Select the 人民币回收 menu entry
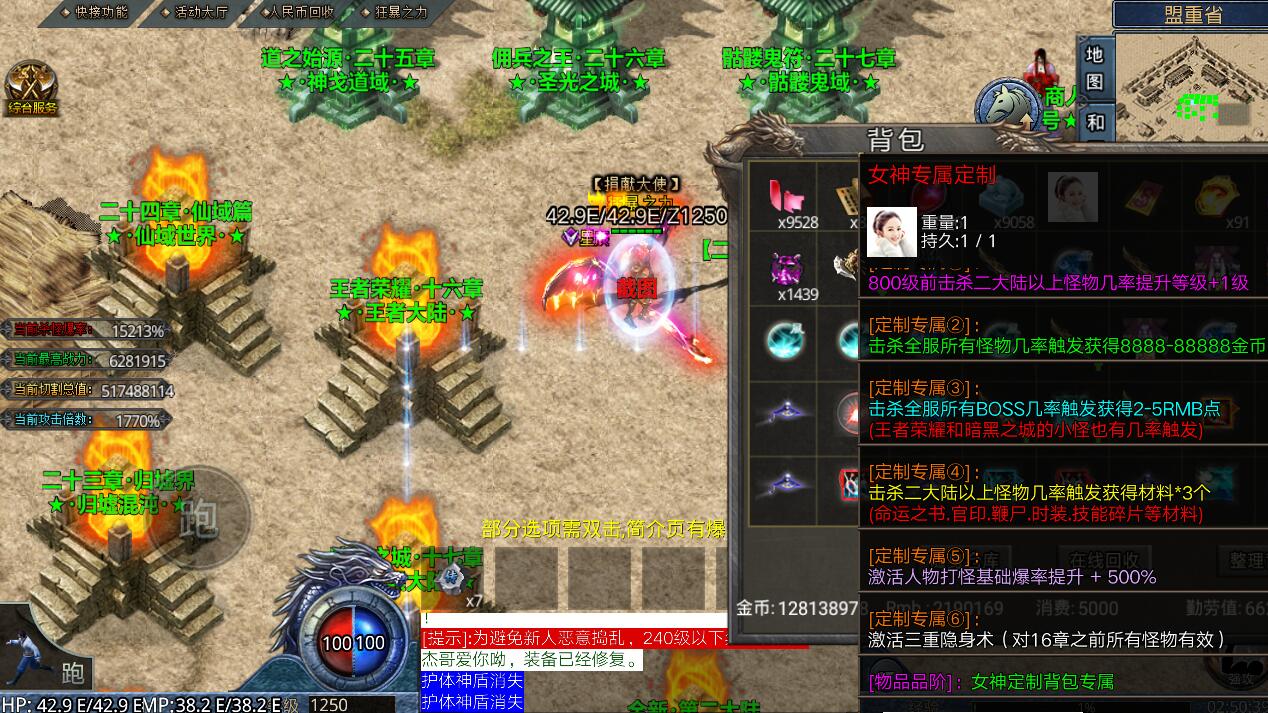Image resolution: width=1268 pixels, height=713 pixels. [x=295, y=12]
